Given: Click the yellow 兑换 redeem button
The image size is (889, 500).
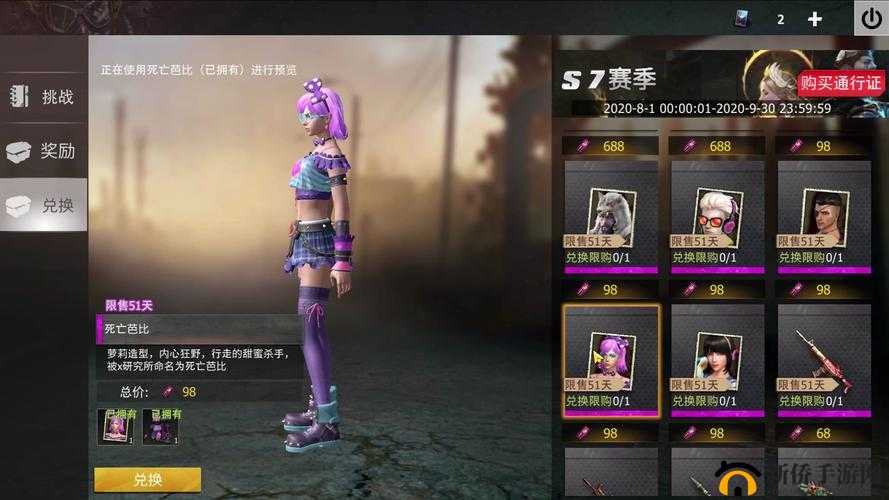Looking at the screenshot, I should click(147, 480).
